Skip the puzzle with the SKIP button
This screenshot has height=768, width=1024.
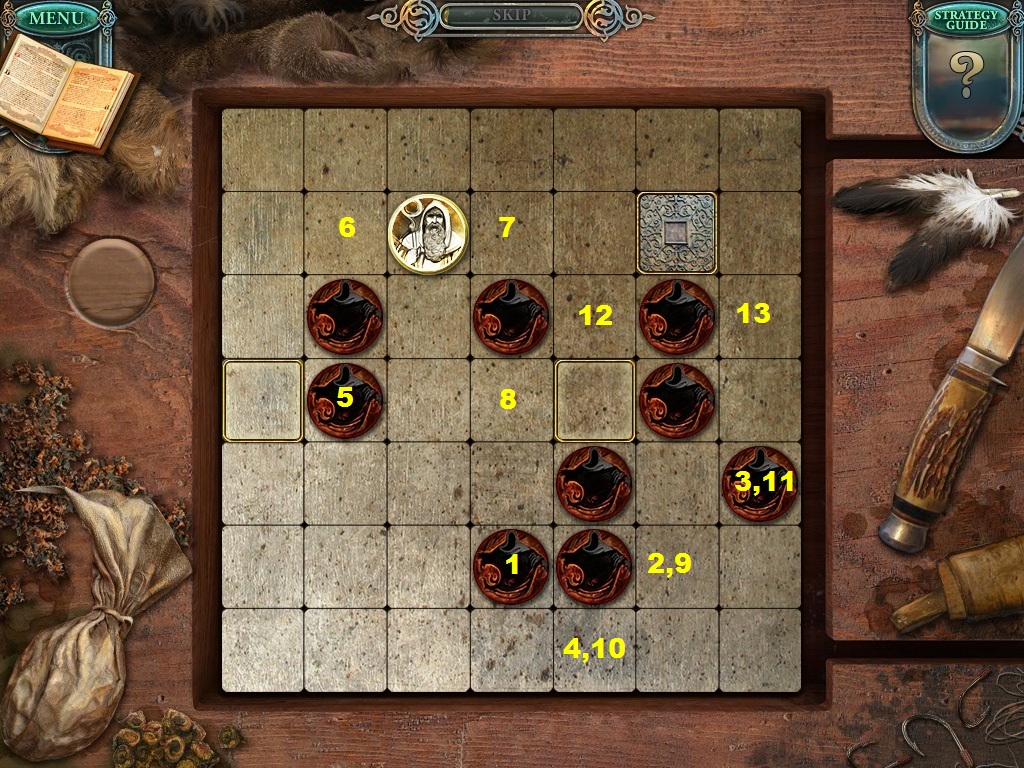(x=511, y=16)
